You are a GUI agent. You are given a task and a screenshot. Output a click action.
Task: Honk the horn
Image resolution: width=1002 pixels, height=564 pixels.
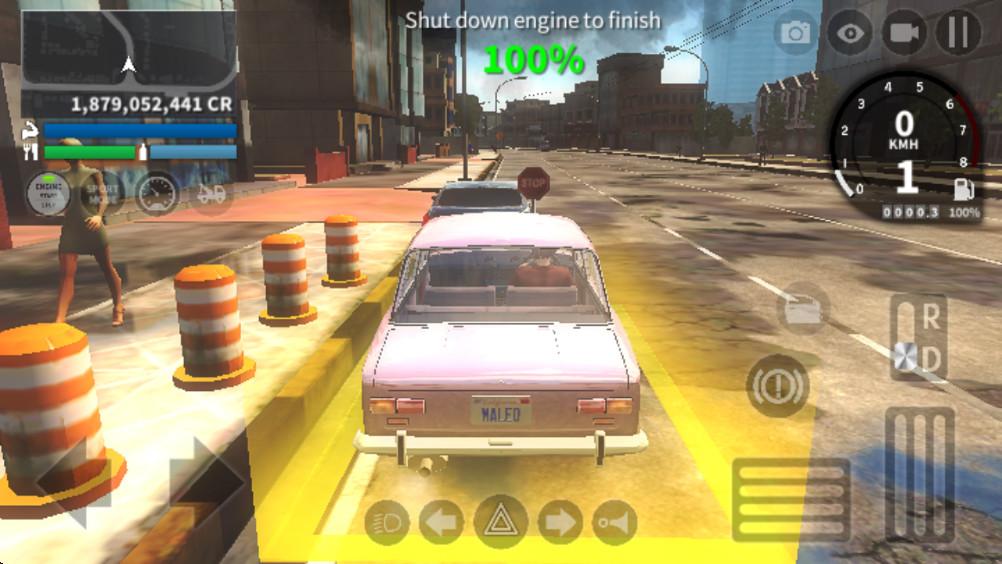(x=614, y=521)
